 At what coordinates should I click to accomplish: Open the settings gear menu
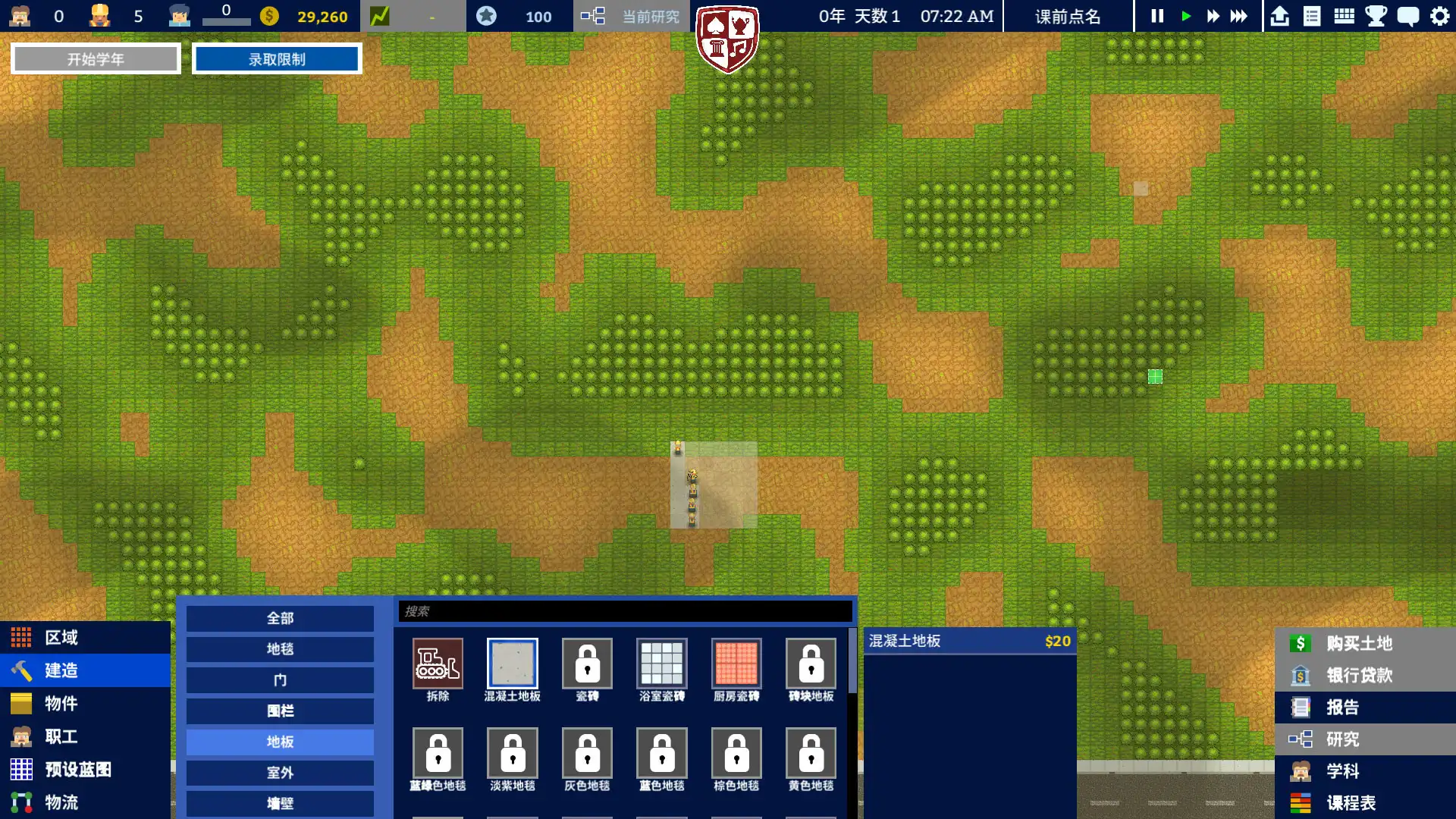1439,16
